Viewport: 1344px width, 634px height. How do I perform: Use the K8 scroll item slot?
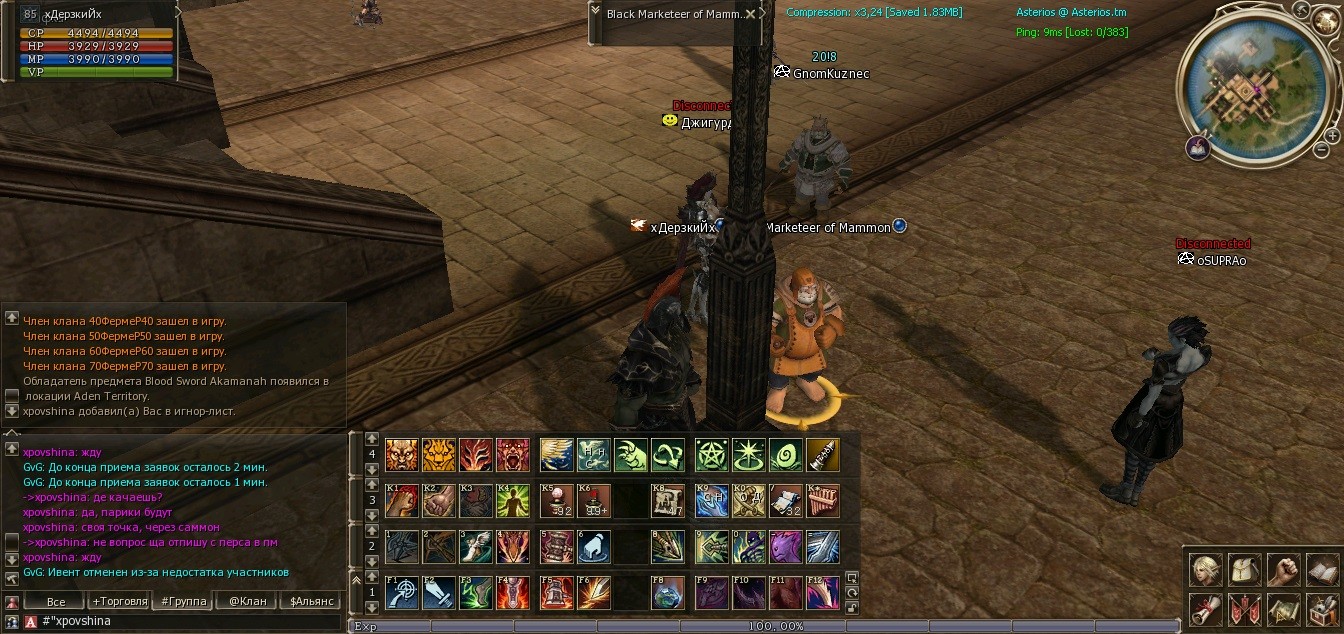(x=667, y=501)
